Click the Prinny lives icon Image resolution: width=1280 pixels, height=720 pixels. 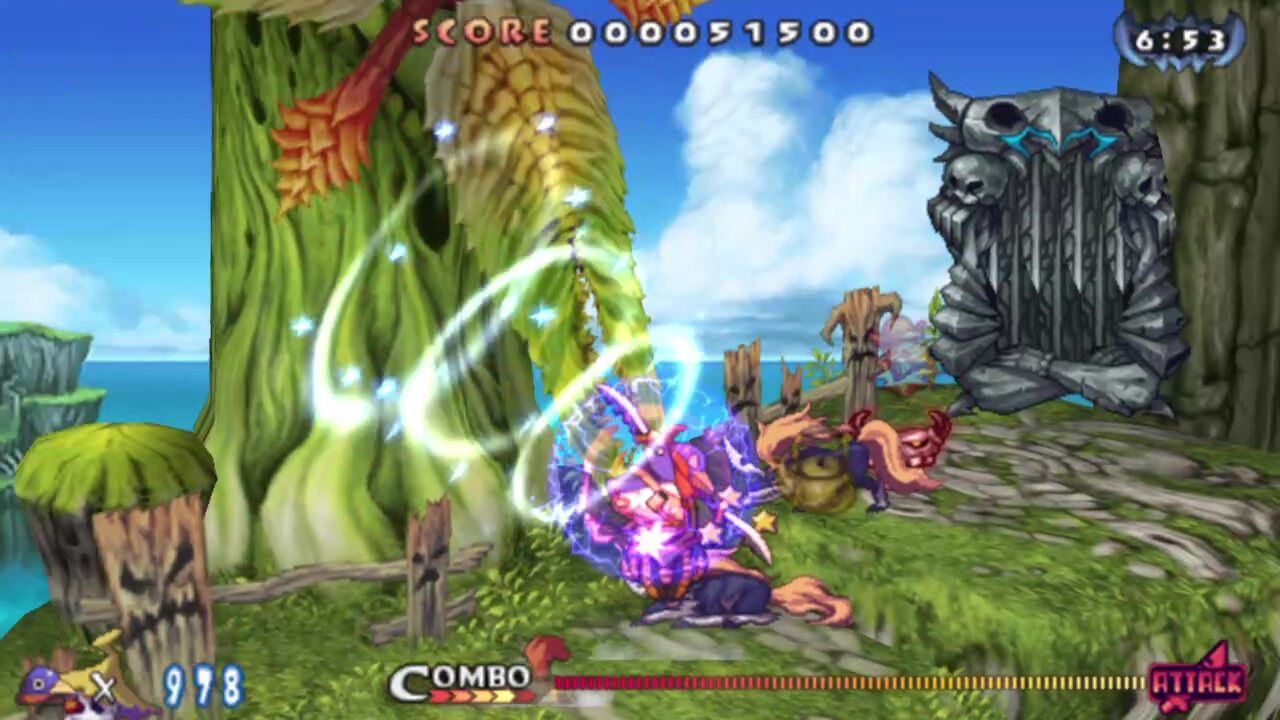coord(58,686)
